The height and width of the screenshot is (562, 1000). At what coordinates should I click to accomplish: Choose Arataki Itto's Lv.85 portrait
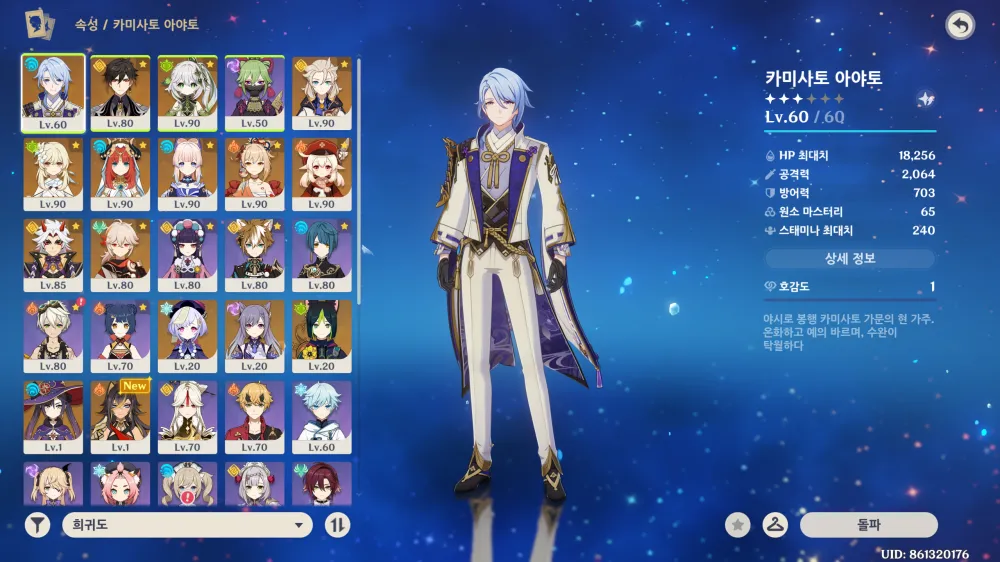(54, 256)
